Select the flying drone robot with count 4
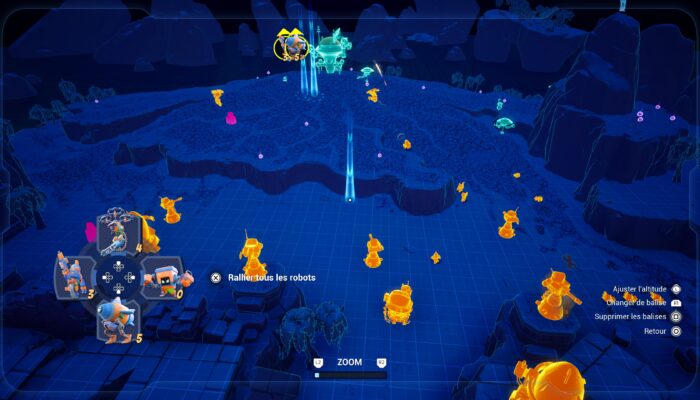Screen dimensions: 700x400 pos(117,231)
